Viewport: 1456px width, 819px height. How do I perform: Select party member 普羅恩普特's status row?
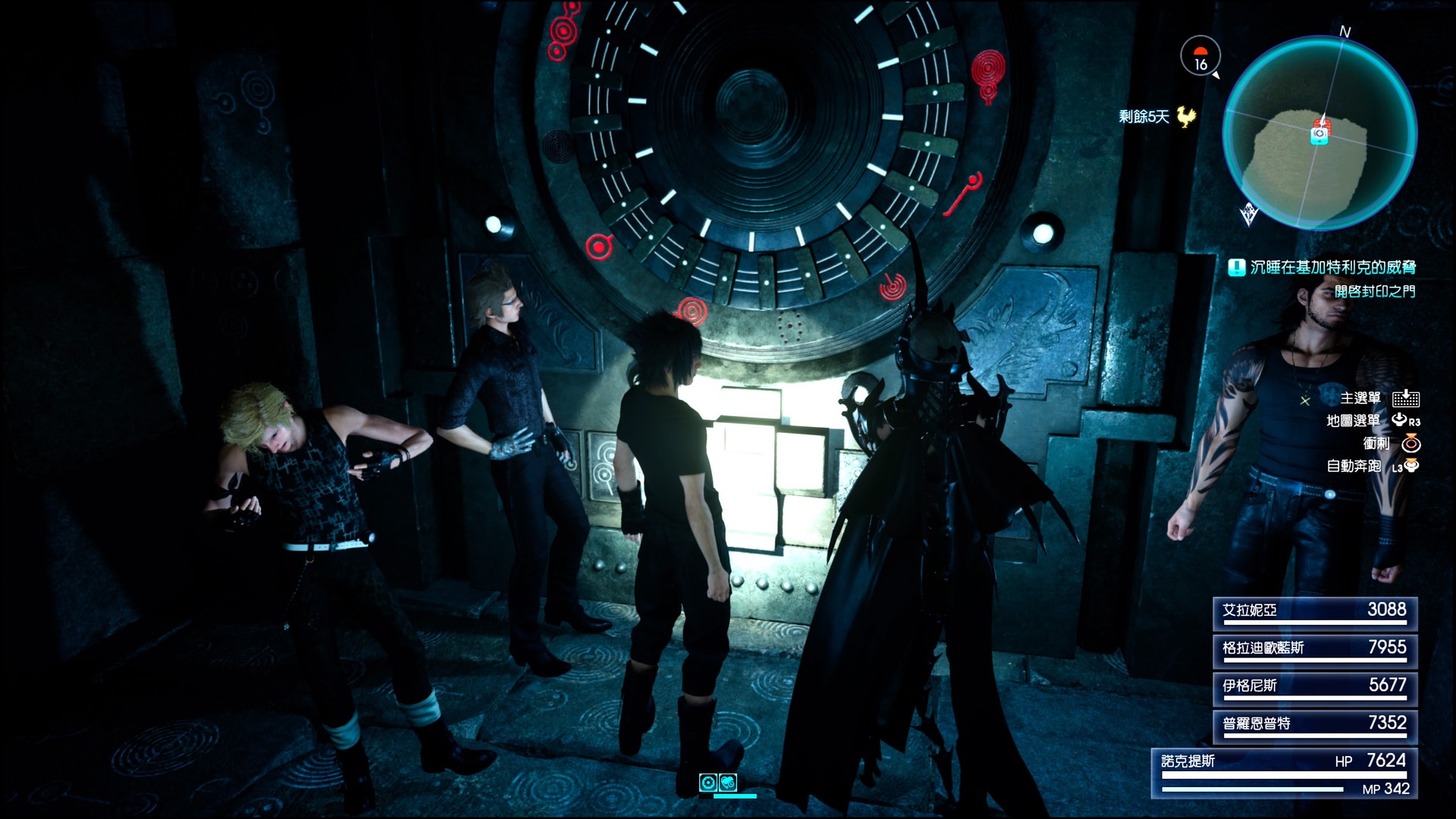(1315, 726)
